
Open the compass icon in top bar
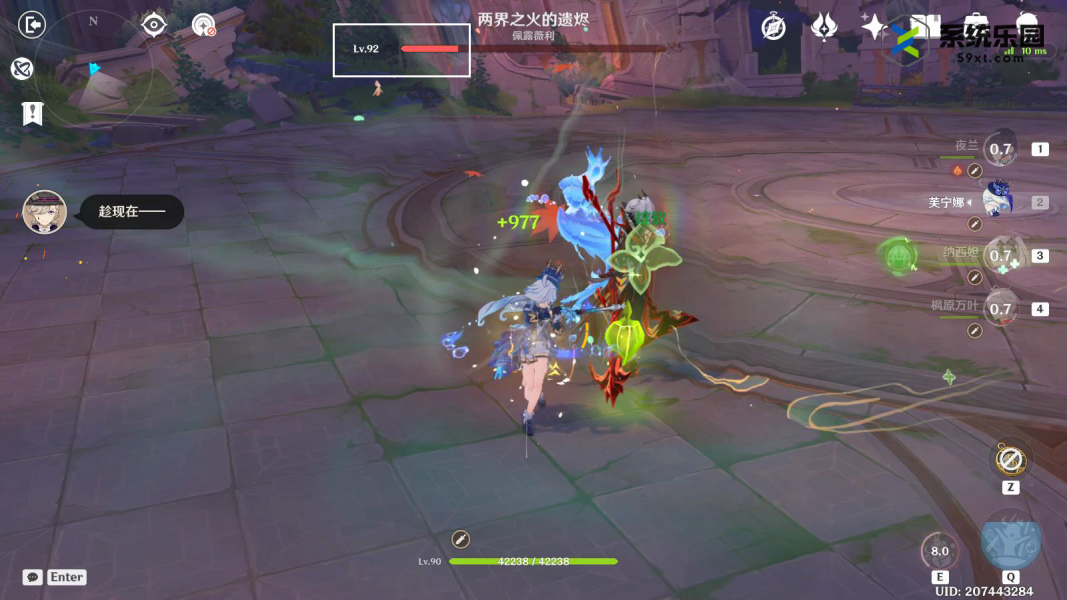[x=773, y=27]
